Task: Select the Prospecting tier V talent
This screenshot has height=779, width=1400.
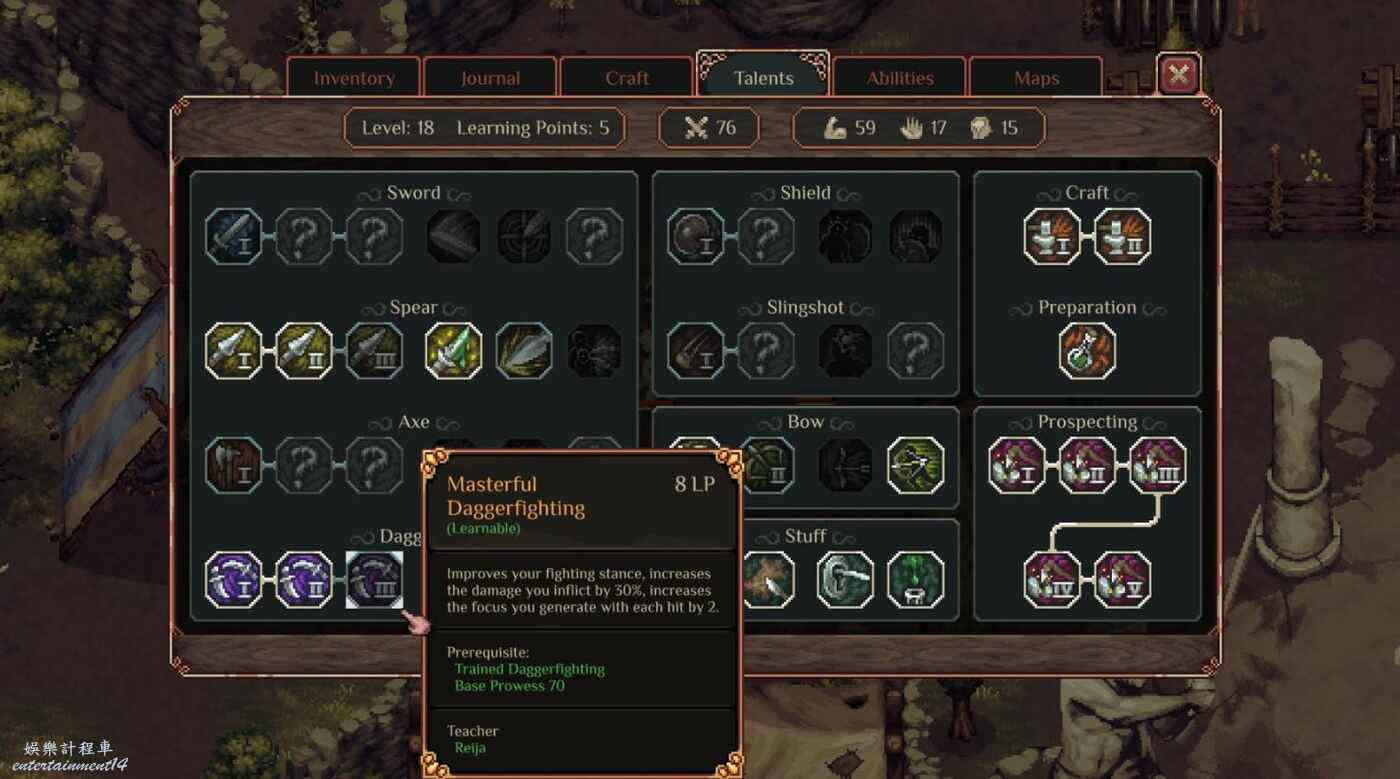Action: click(1122, 580)
